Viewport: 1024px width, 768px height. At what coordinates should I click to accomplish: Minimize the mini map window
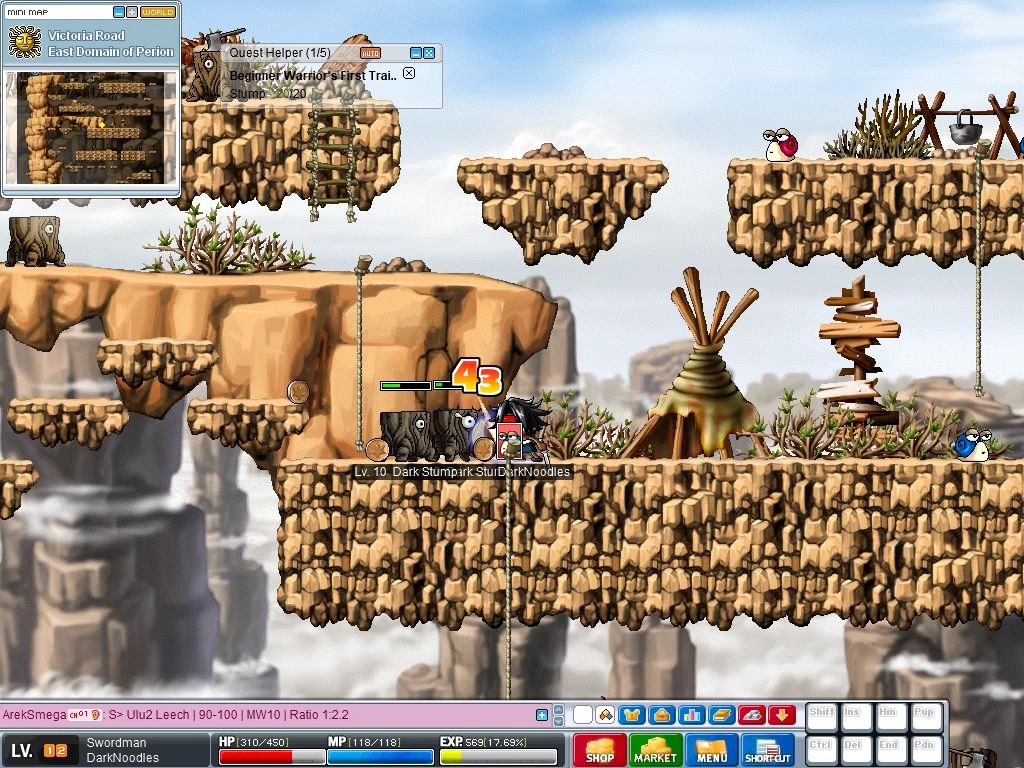point(119,12)
